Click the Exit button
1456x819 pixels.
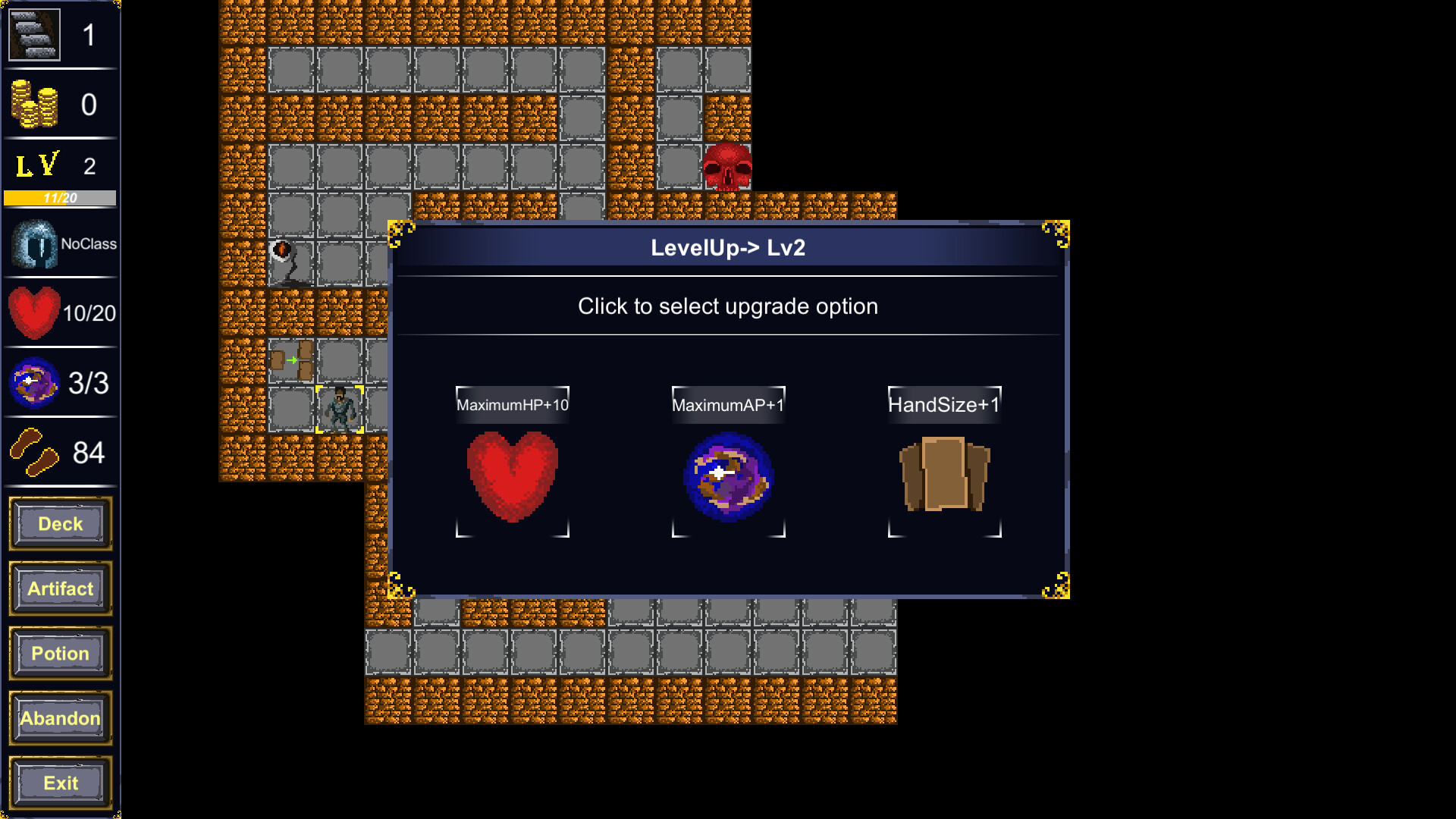pyautogui.click(x=60, y=783)
